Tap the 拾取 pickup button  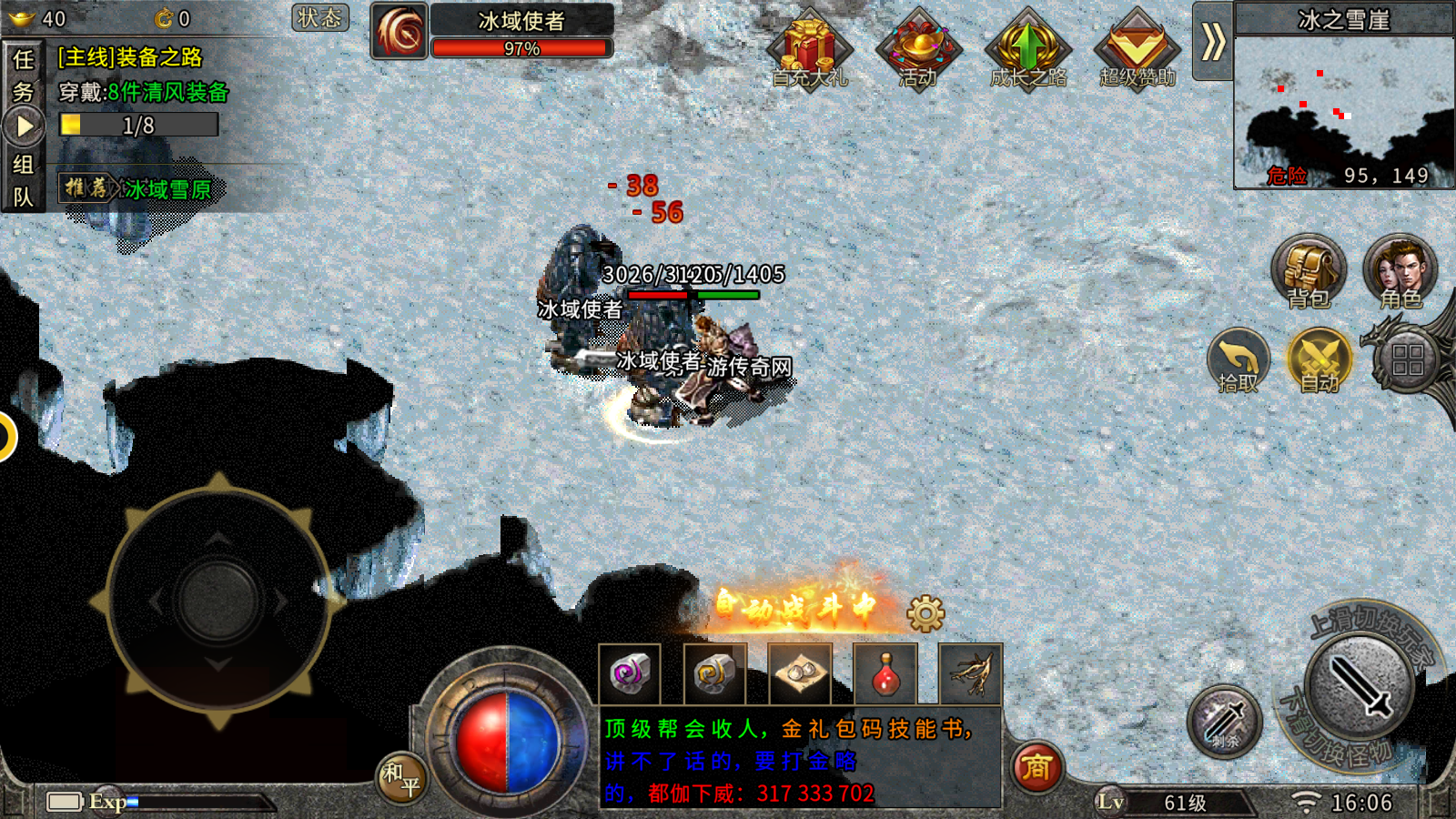coord(1238,360)
